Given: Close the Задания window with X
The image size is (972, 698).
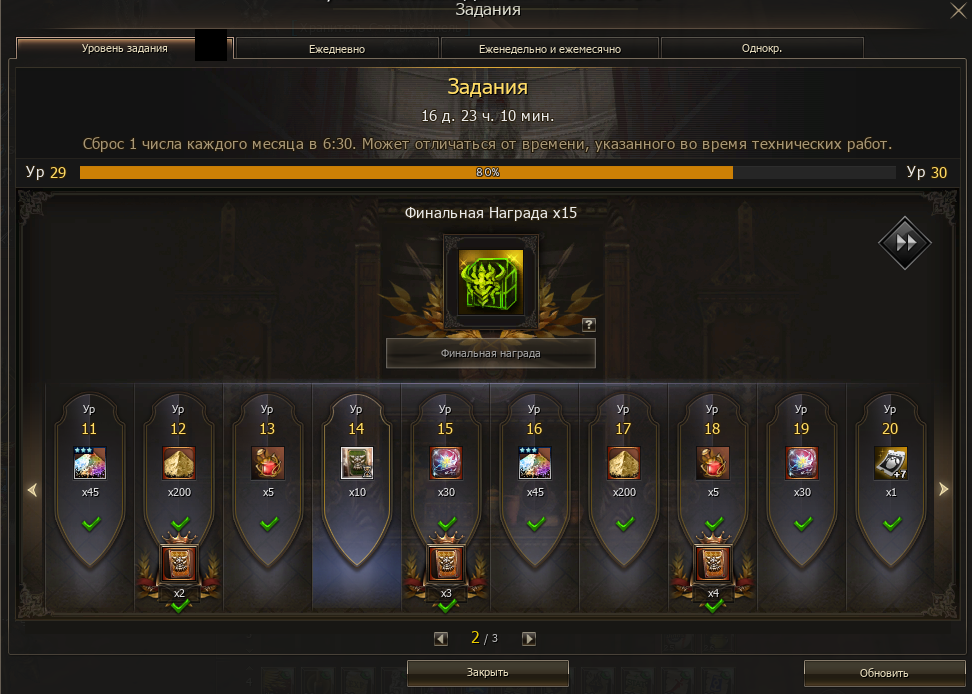Looking at the screenshot, I should point(955,9).
